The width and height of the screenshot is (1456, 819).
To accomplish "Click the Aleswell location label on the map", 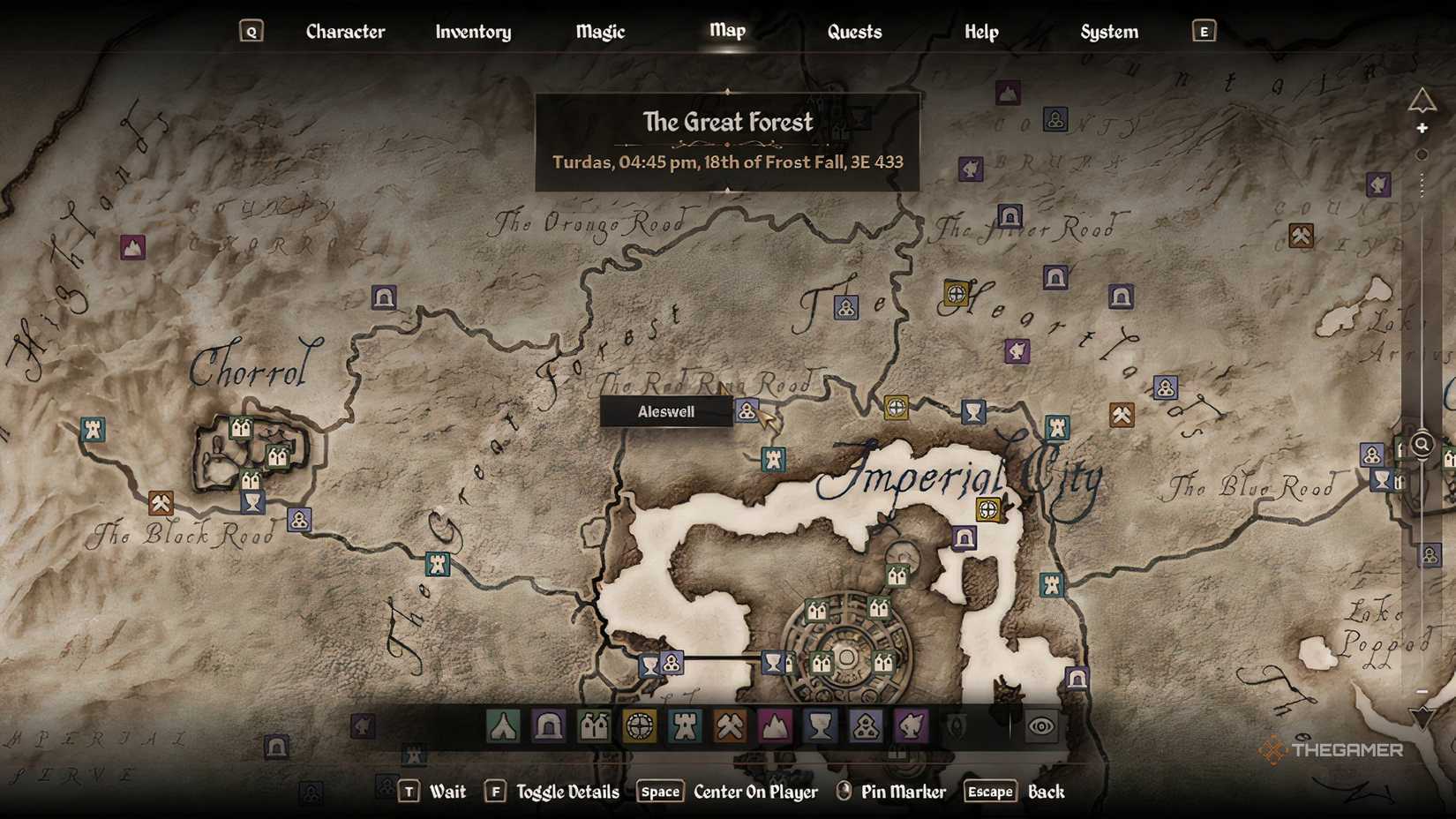I will pyautogui.click(x=665, y=410).
